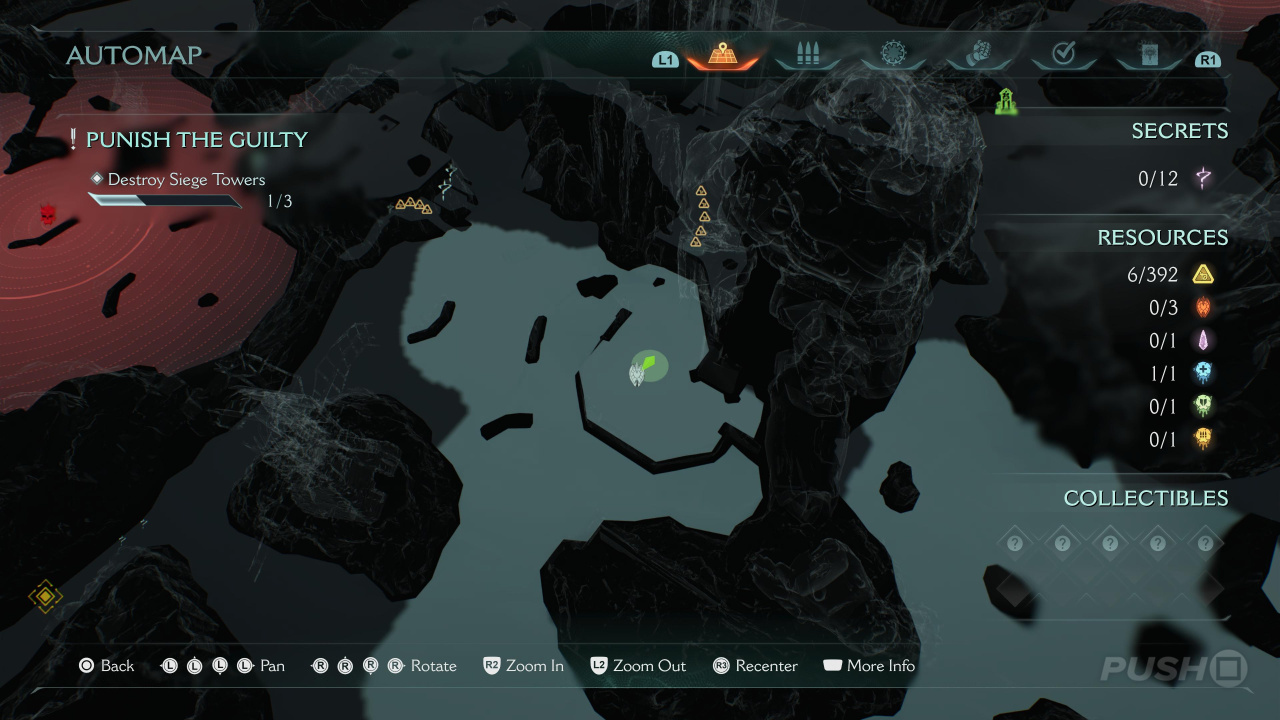Select the player position marker on map
The width and height of the screenshot is (1280, 720).
(x=645, y=368)
